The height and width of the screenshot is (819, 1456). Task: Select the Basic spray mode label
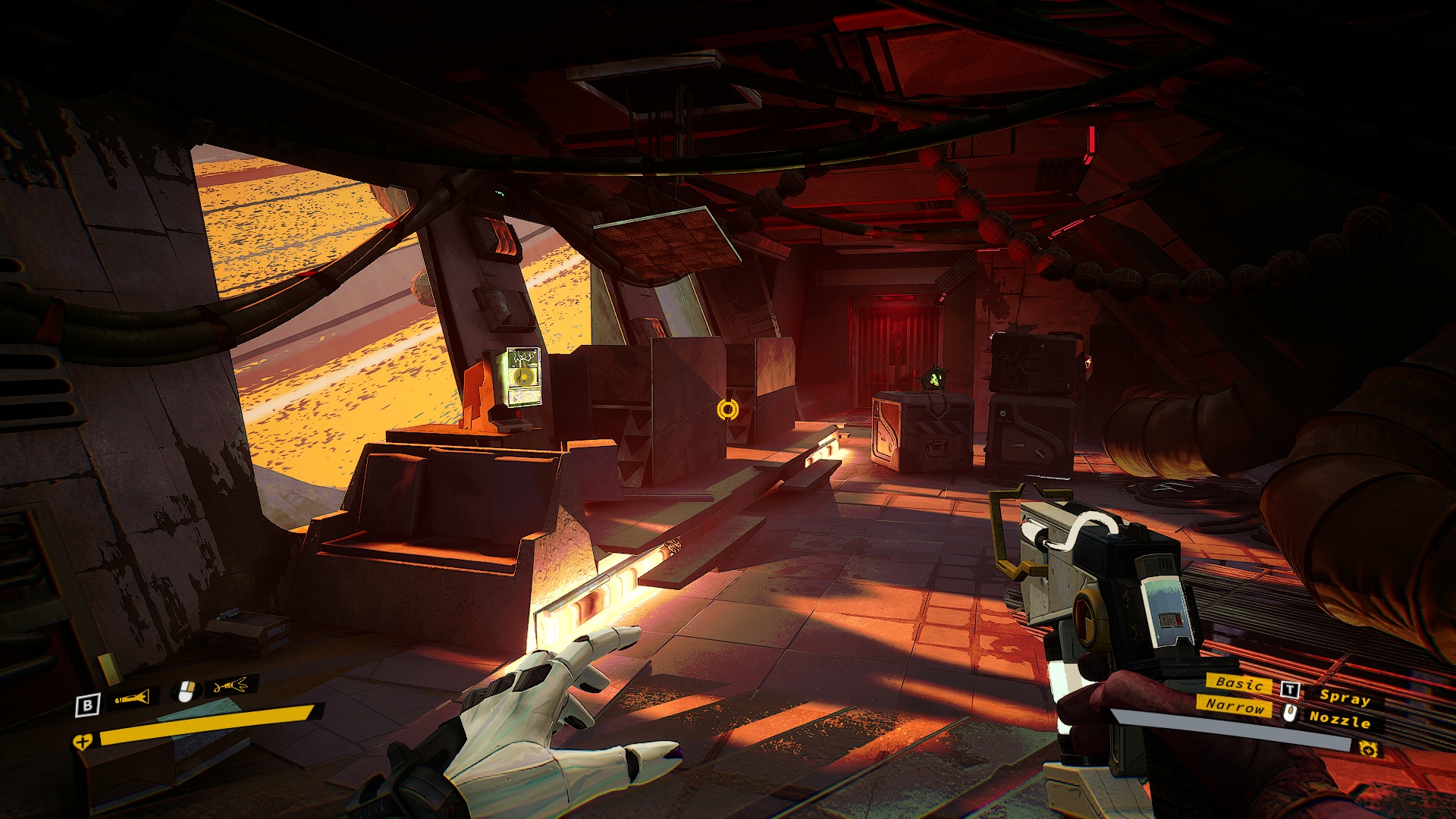pyautogui.click(x=1239, y=683)
